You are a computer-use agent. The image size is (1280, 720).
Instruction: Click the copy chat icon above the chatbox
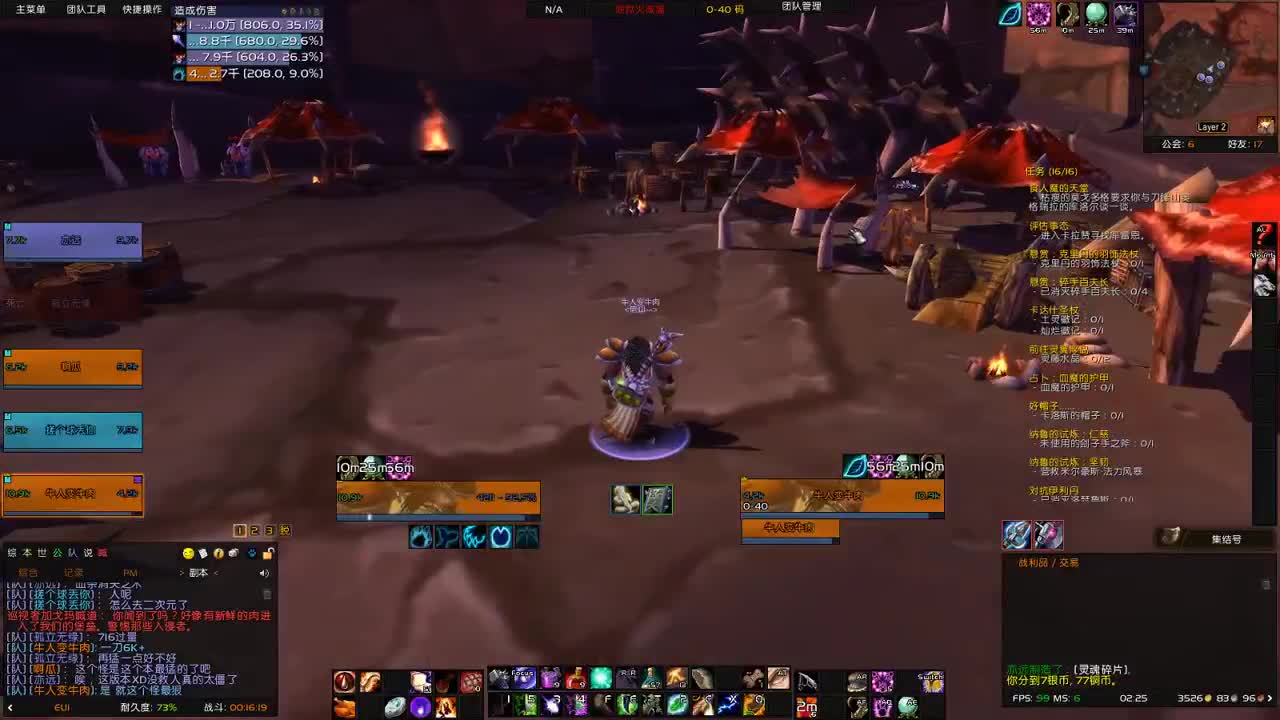coord(203,552)
